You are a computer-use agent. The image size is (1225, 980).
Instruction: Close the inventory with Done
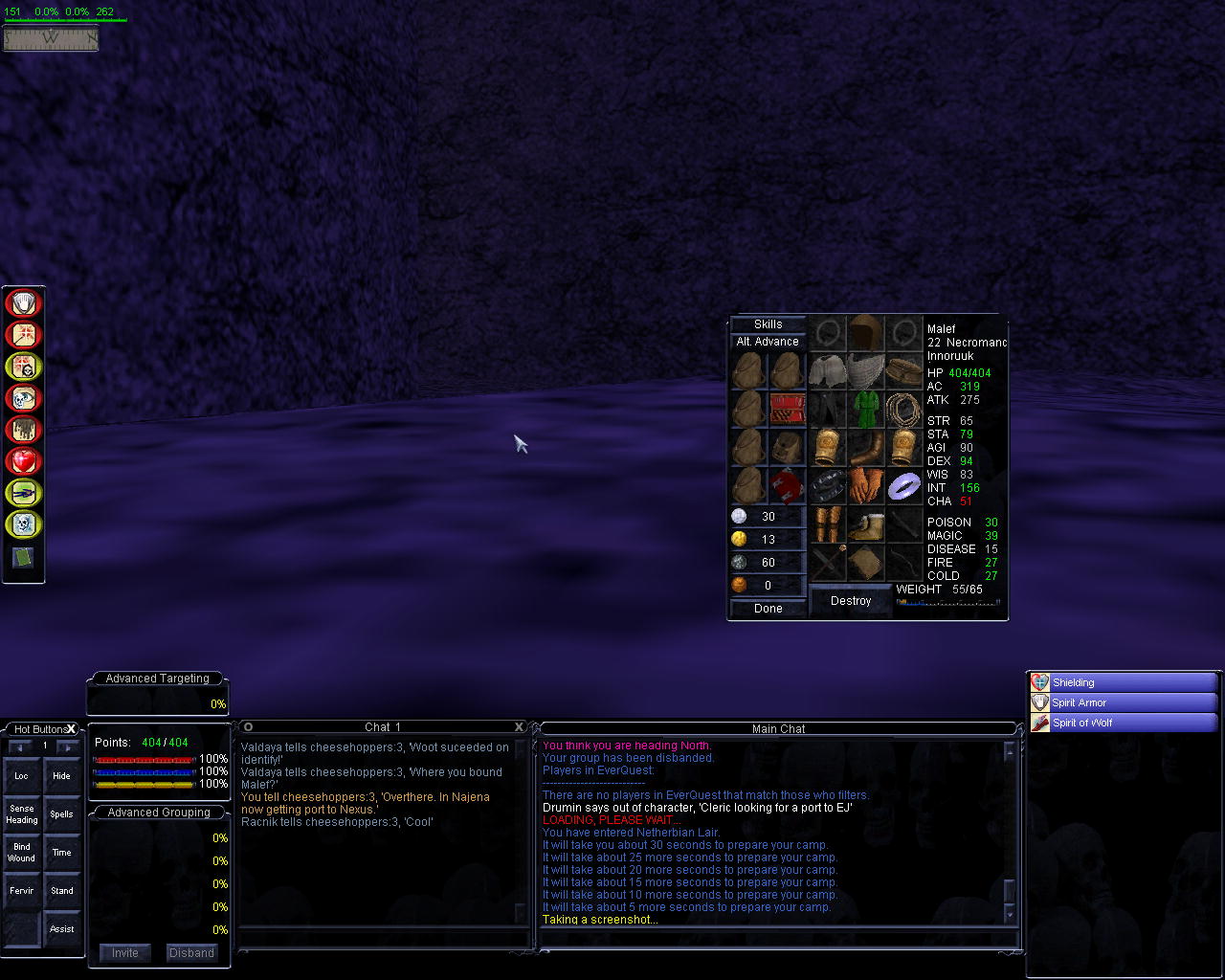click(x=768, y=609)
